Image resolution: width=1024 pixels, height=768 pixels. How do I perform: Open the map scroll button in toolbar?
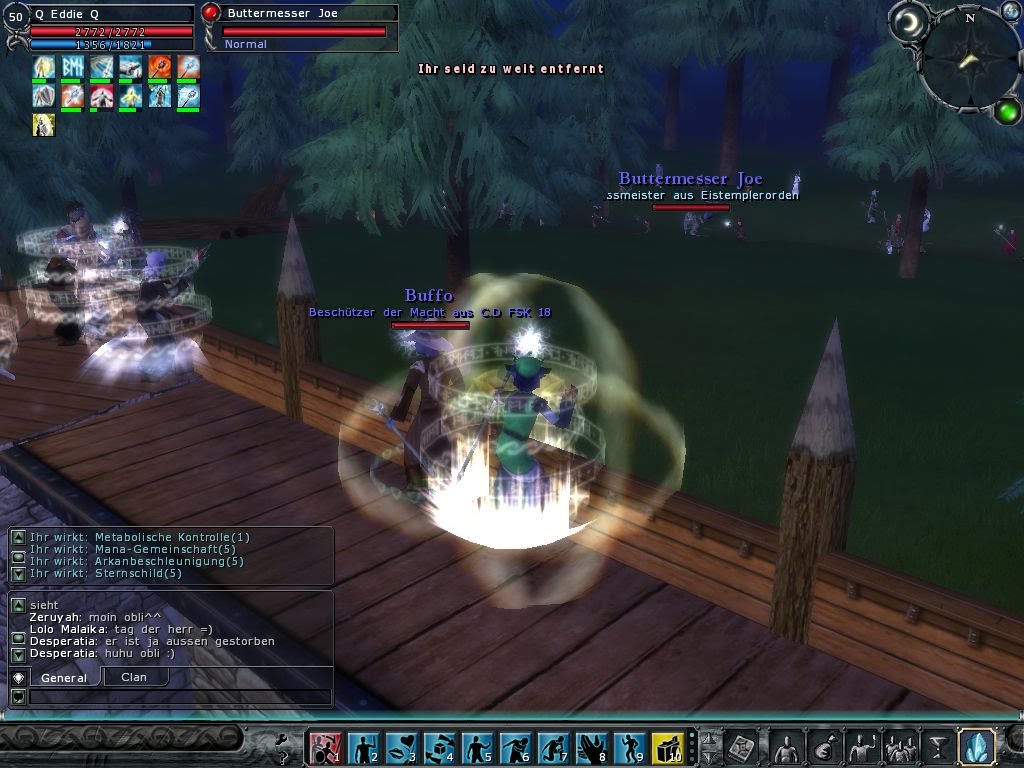[x=742, y=747]
